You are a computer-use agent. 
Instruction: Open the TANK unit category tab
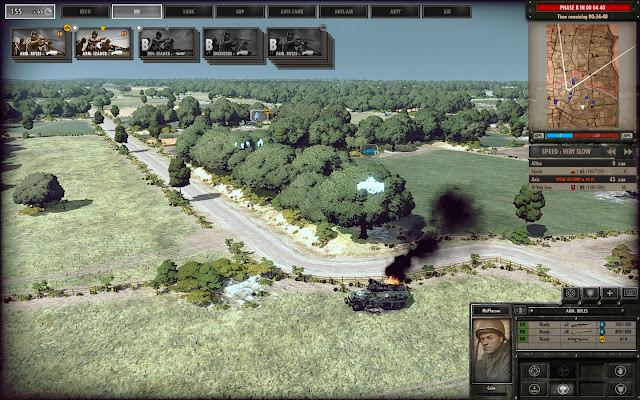(x=187, y=12)
